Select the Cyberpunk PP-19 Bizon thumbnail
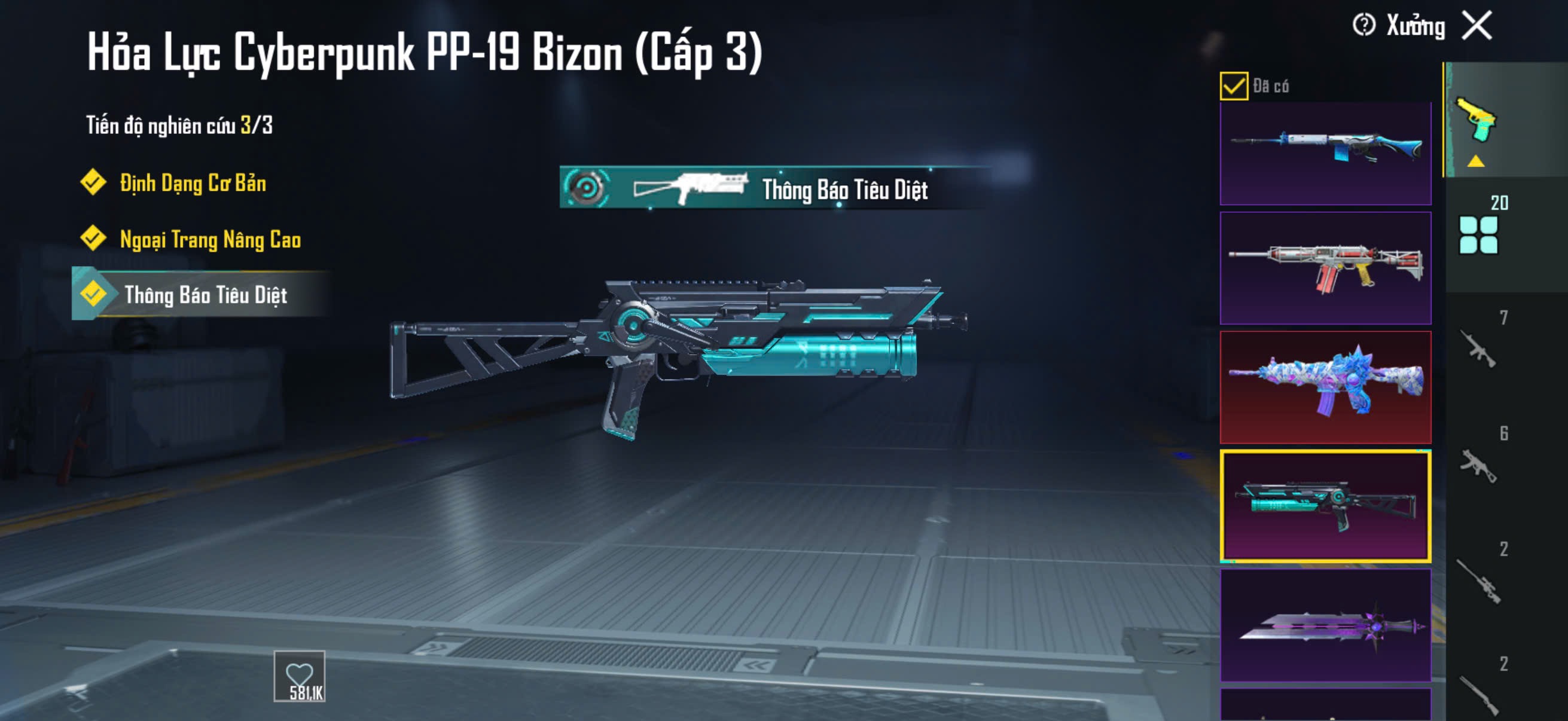Viewport: 1568px width, 721px height. 1325,506
